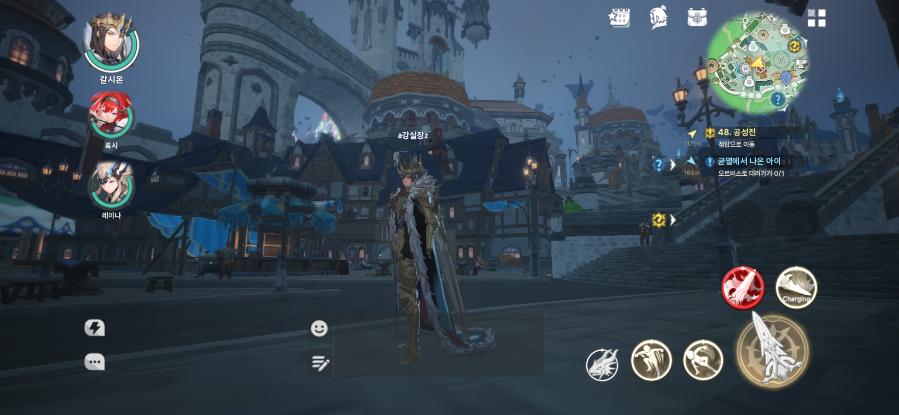This screenshot has height=415, width=899.
Task: Open the note-and-pencil list icon
Action: (x=320, y=363)
